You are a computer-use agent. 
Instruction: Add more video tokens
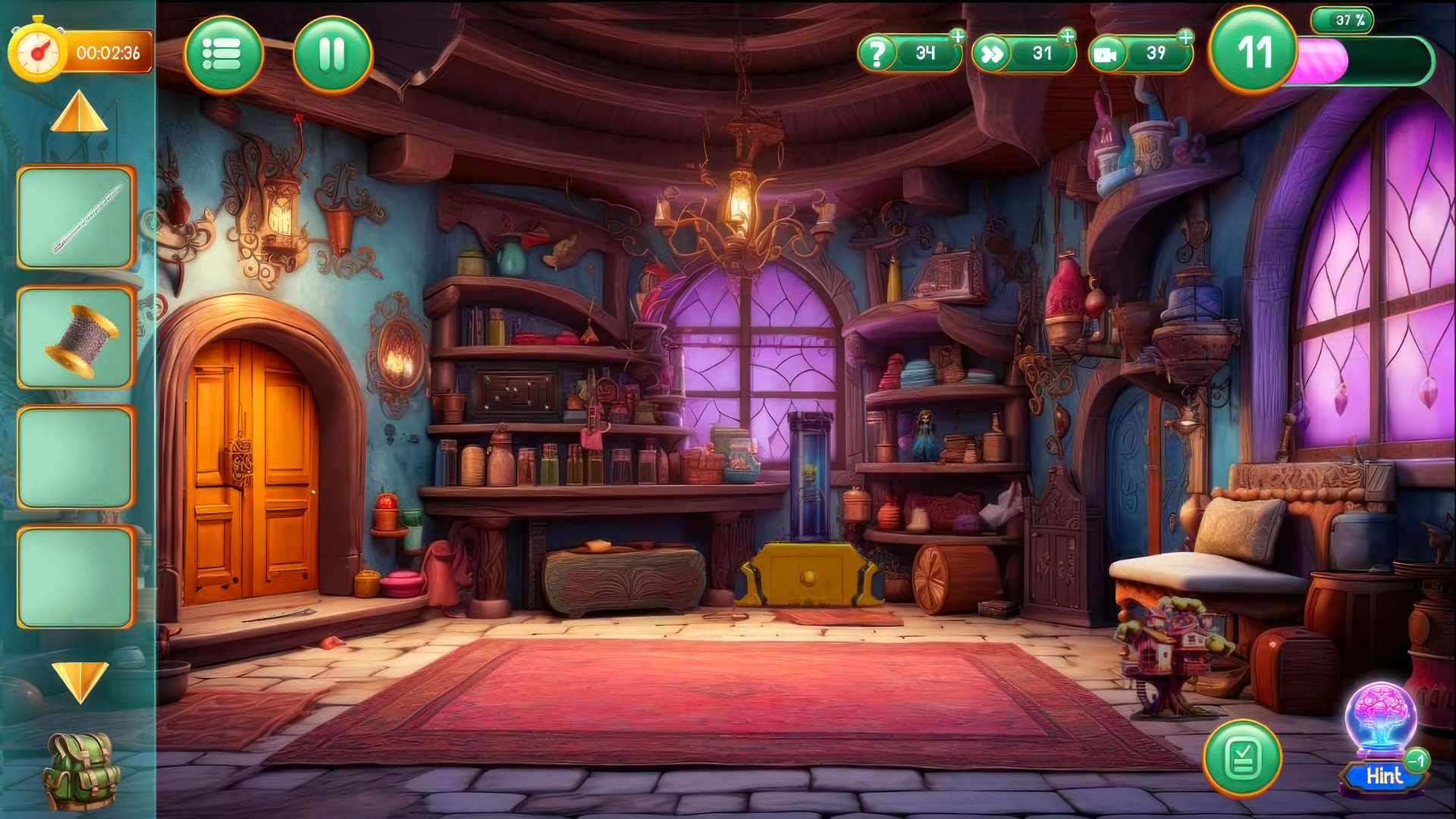click(1185, 36)
